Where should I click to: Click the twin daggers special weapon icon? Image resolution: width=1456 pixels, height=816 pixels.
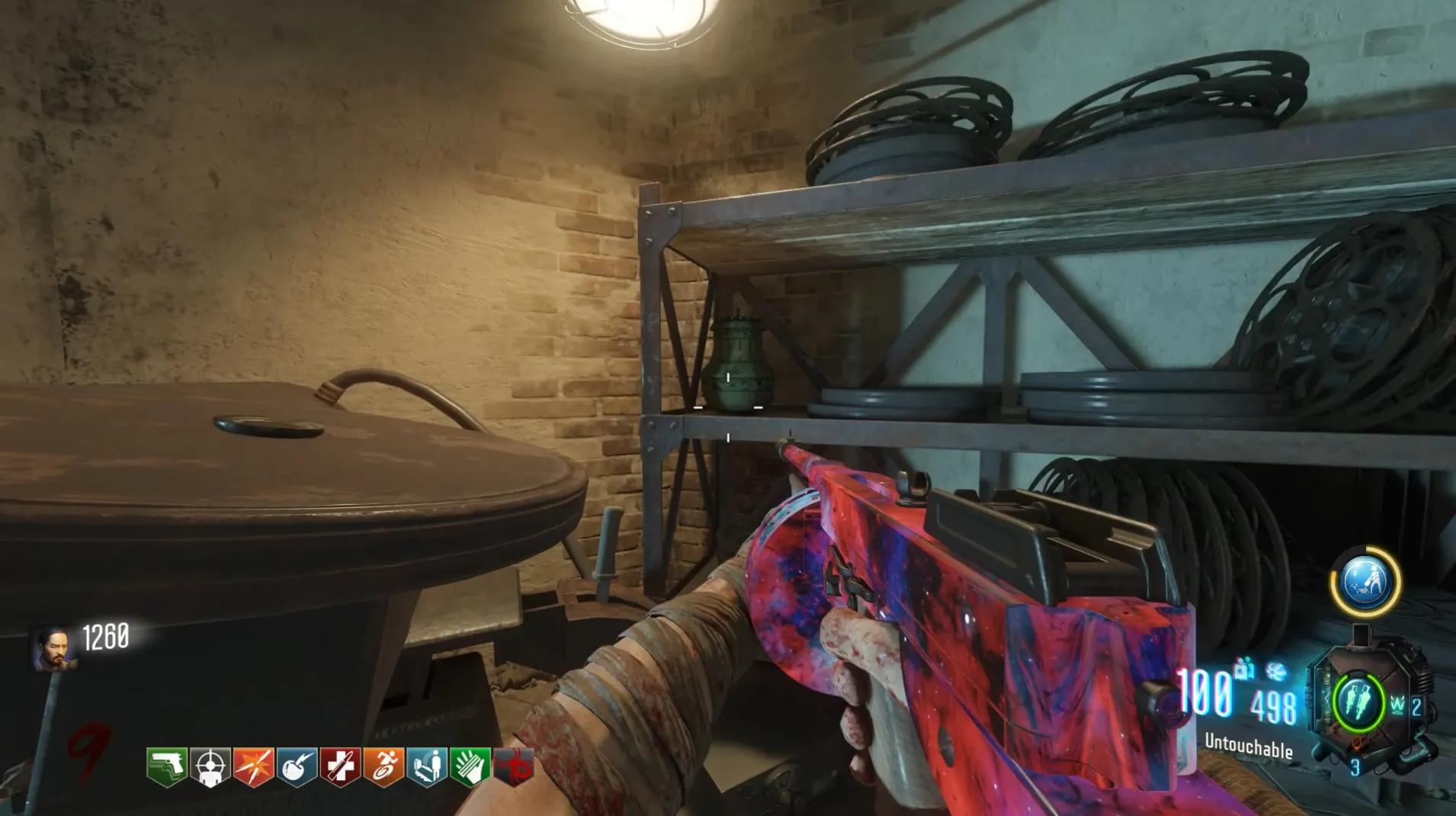(x=1358, y=702)
